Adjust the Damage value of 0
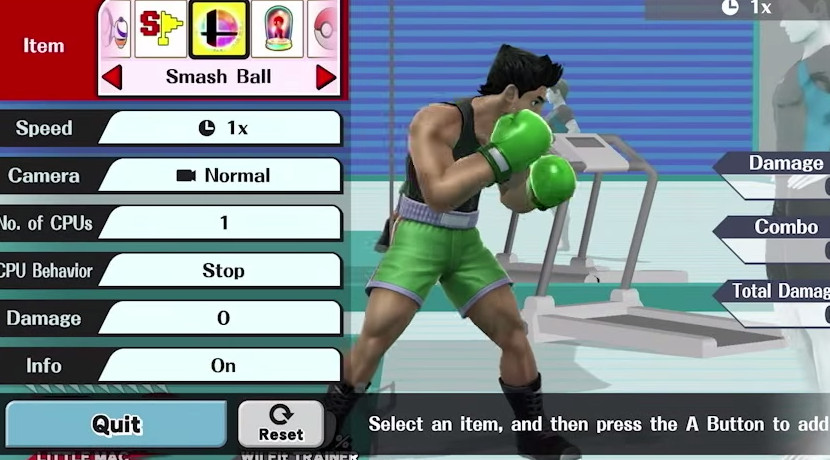 (x=221, y=318)
